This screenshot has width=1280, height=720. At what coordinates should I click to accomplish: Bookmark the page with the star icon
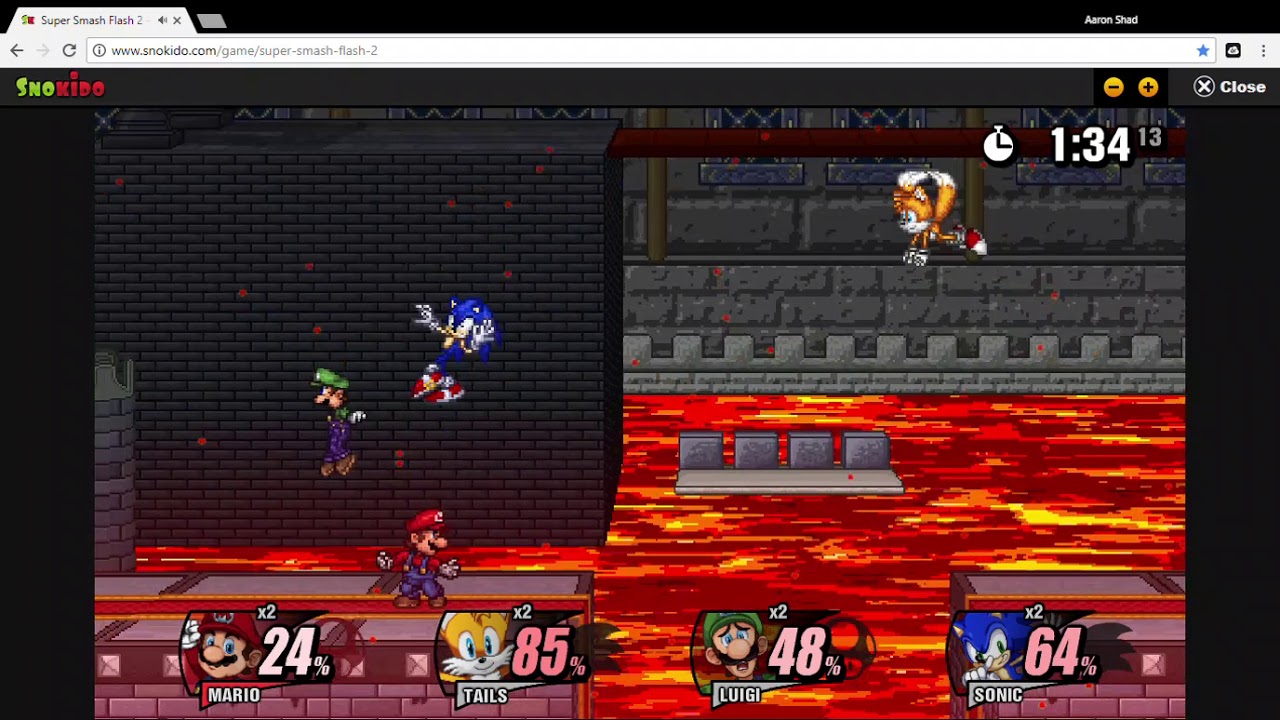pos(1203,50)
